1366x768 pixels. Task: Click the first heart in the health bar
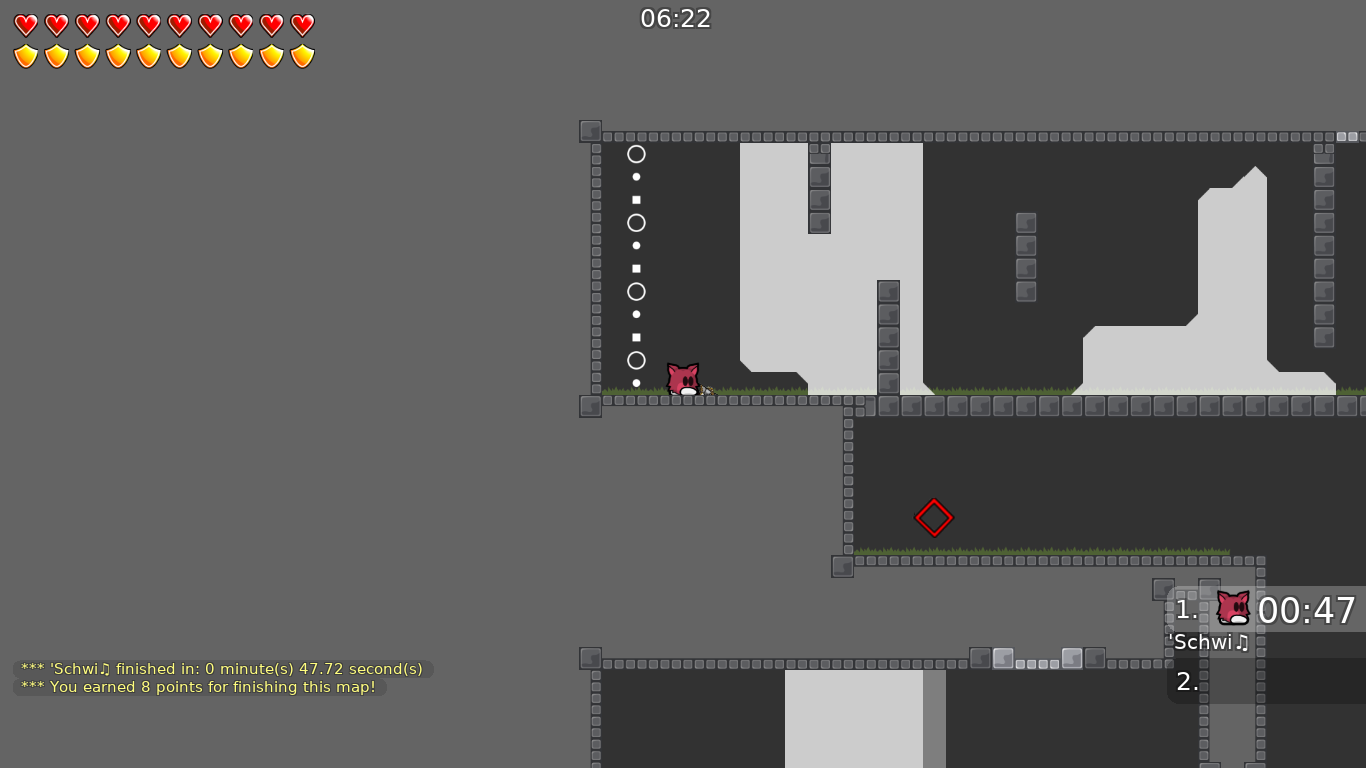(25, 25)
